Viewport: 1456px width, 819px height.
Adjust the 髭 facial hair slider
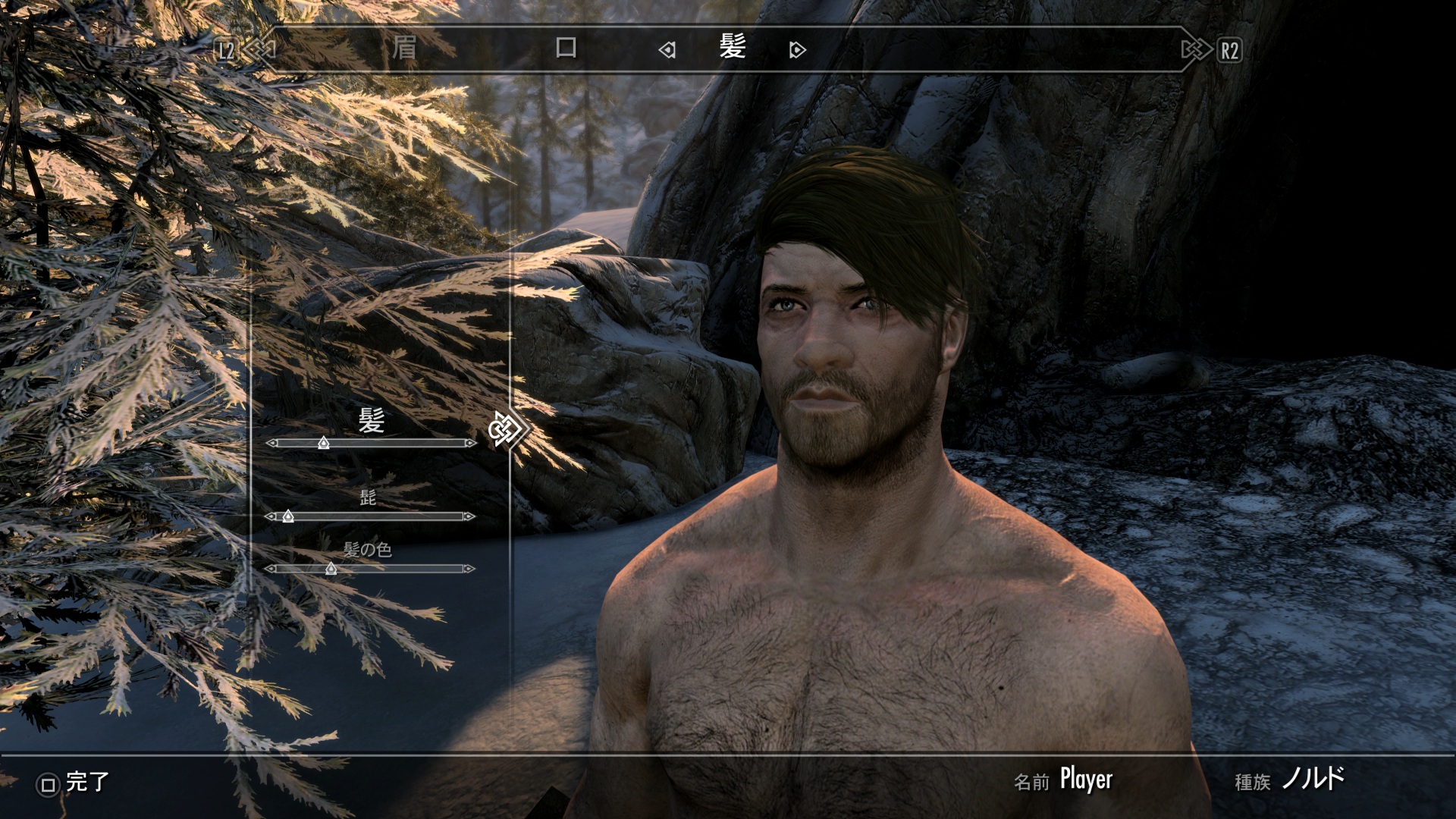(288, 516)
